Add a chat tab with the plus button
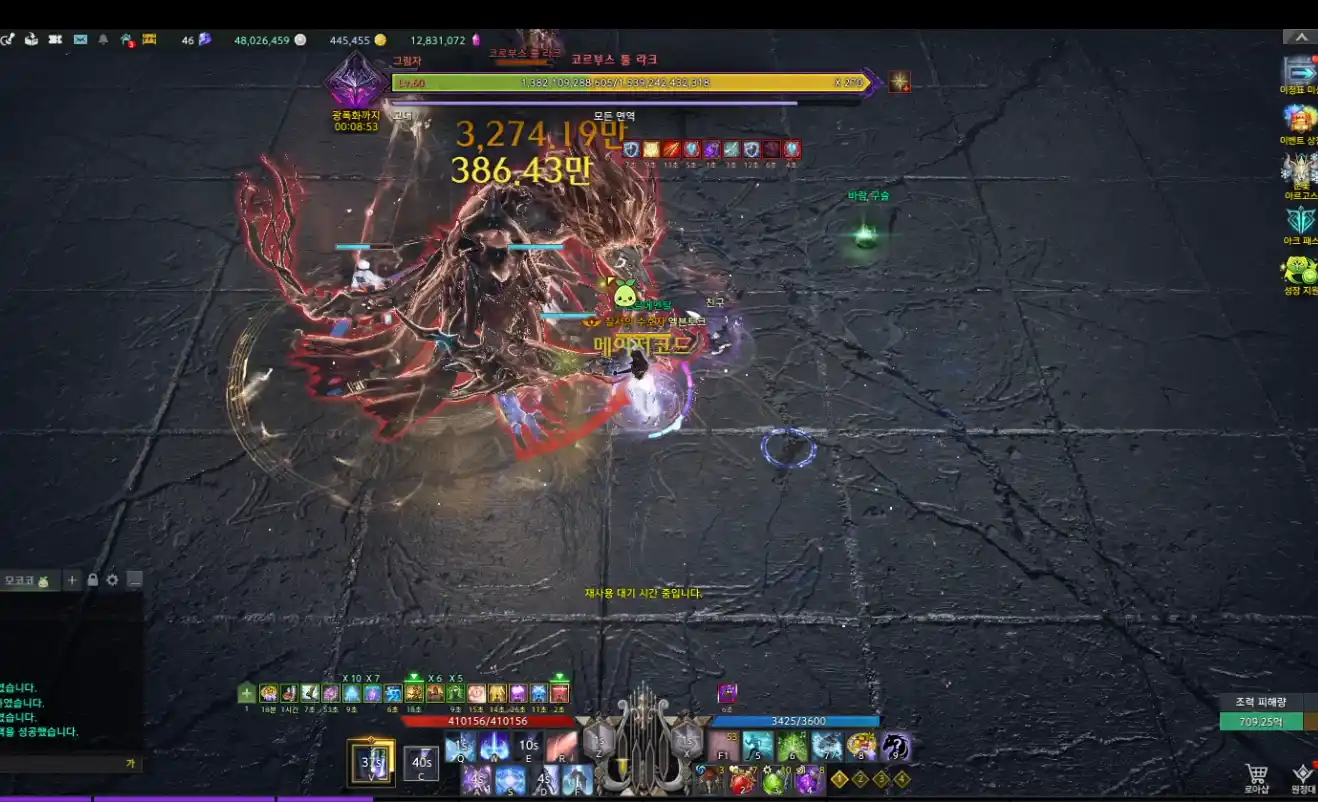Image resolution: width=1318 pixels, height=802 pixels. 72,580
